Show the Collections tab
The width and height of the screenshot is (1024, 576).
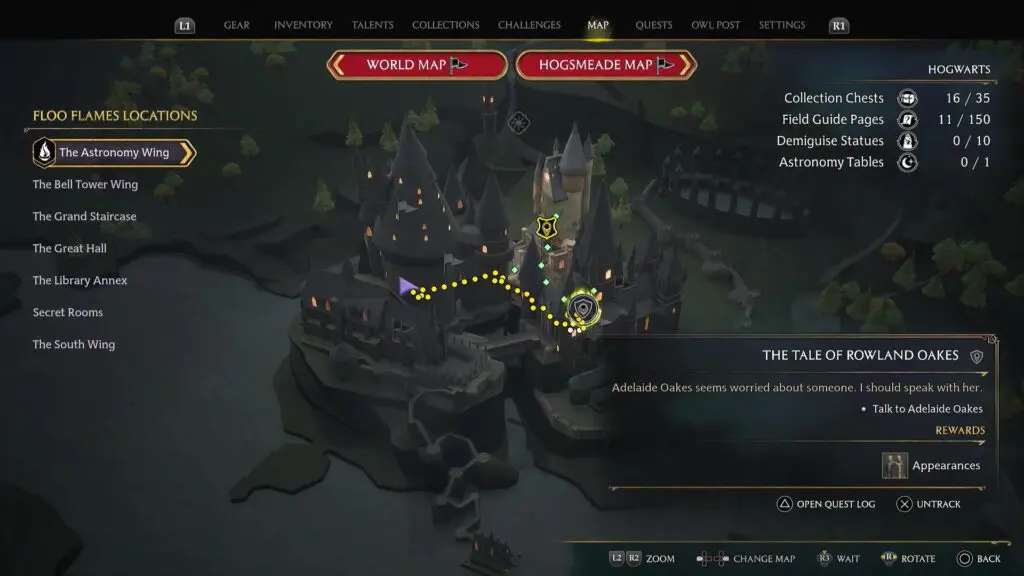445,25
